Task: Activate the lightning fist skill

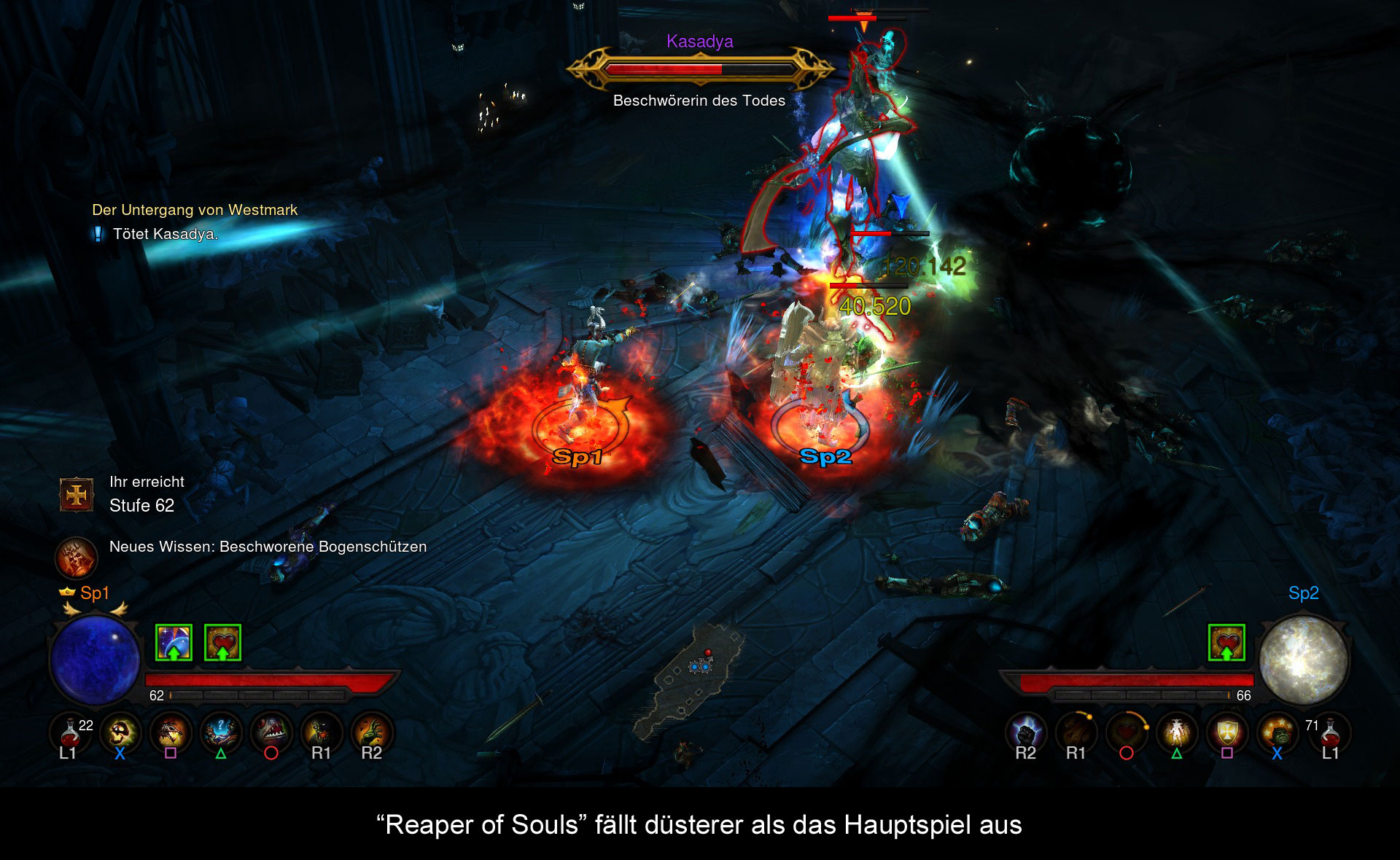Action: pos(1026,731)
